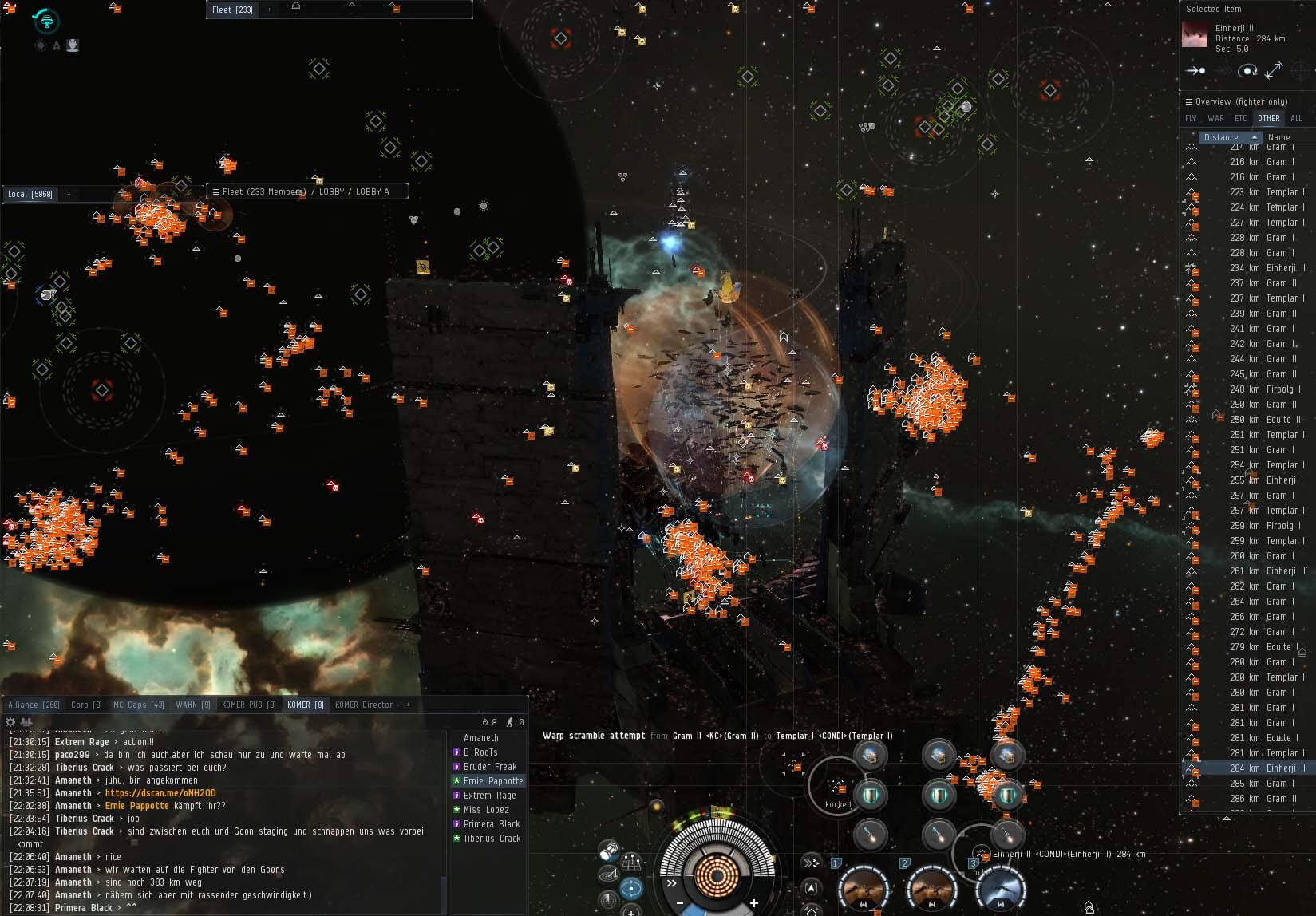The height and width of the screenshot is (916, 1316).
Task: Click the Approach icon for the selected item
Action: [x=1195, y=71]
